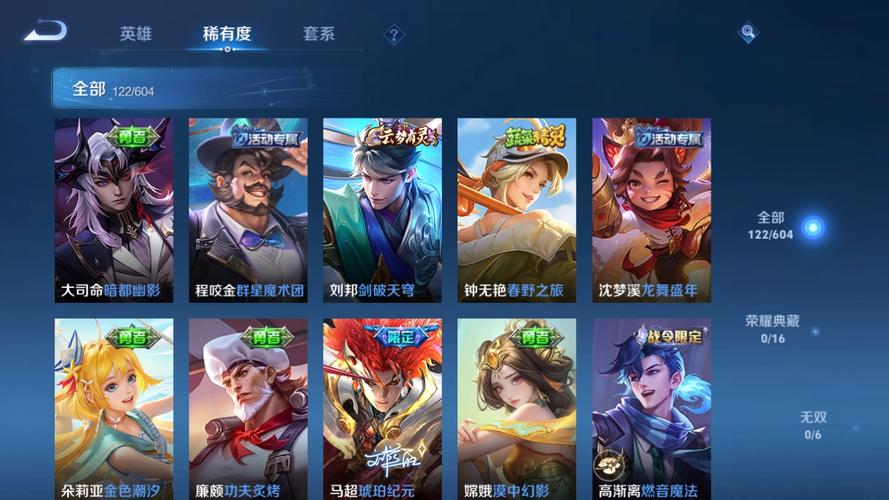Pick the 沈梦溪 龙舞盛年 skin card
This screenshot has height=500, width=889.
click(651, 210)
